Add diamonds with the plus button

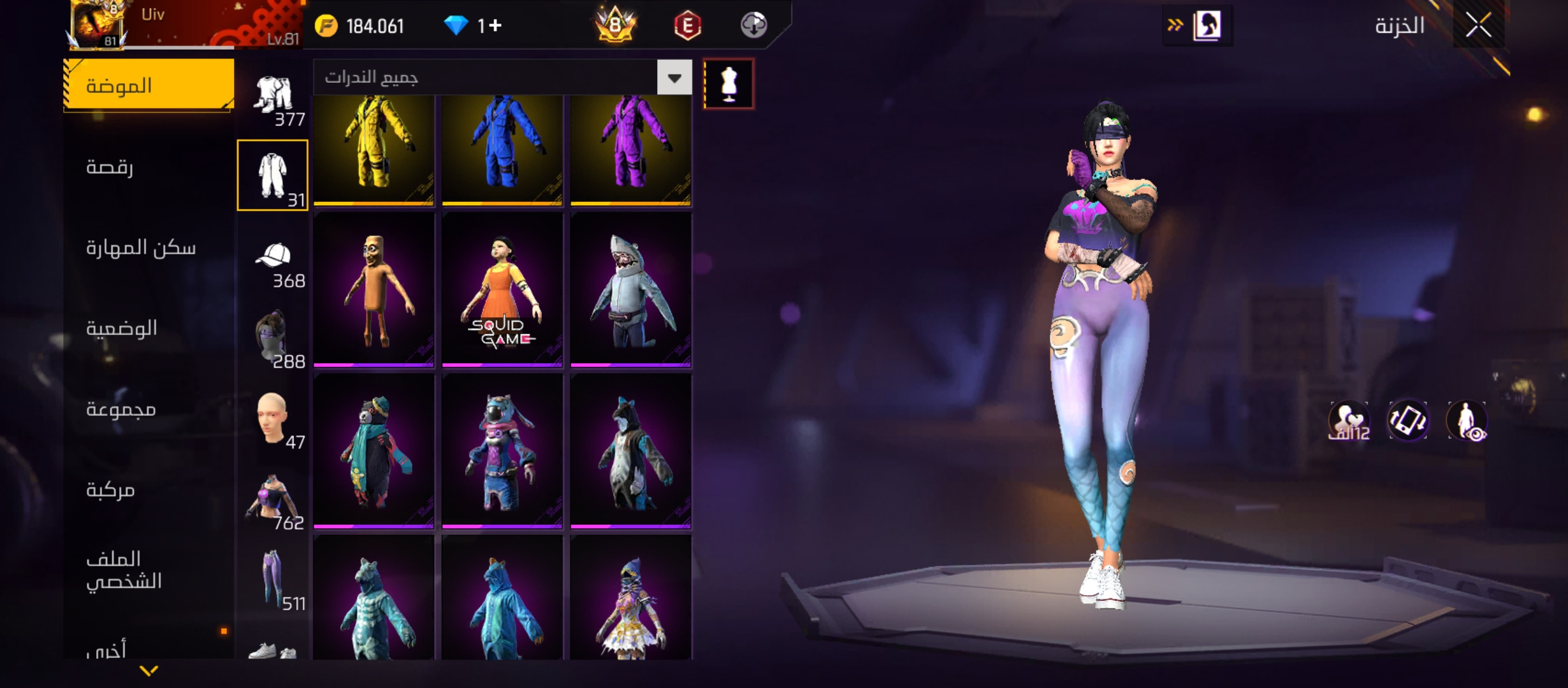496,25
